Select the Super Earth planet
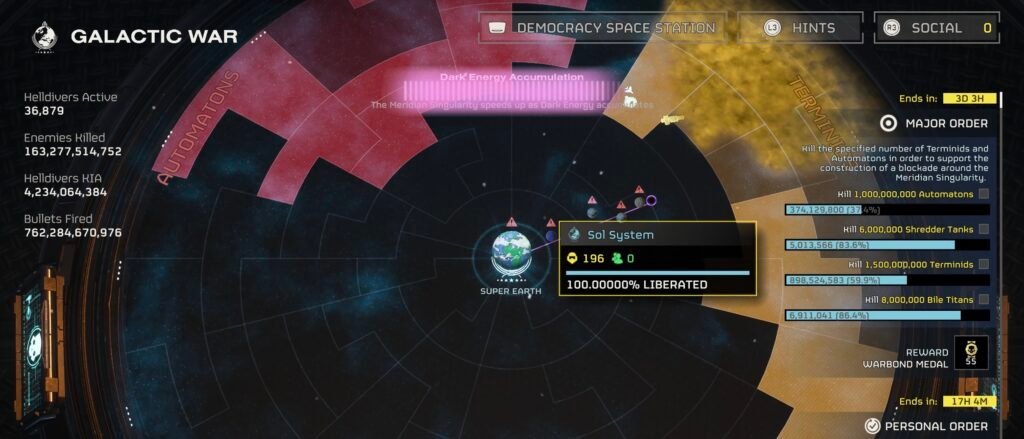Image resolution: width=1024 pixels, height=439 pixels. pyautogui.click(x=511, y=253)
